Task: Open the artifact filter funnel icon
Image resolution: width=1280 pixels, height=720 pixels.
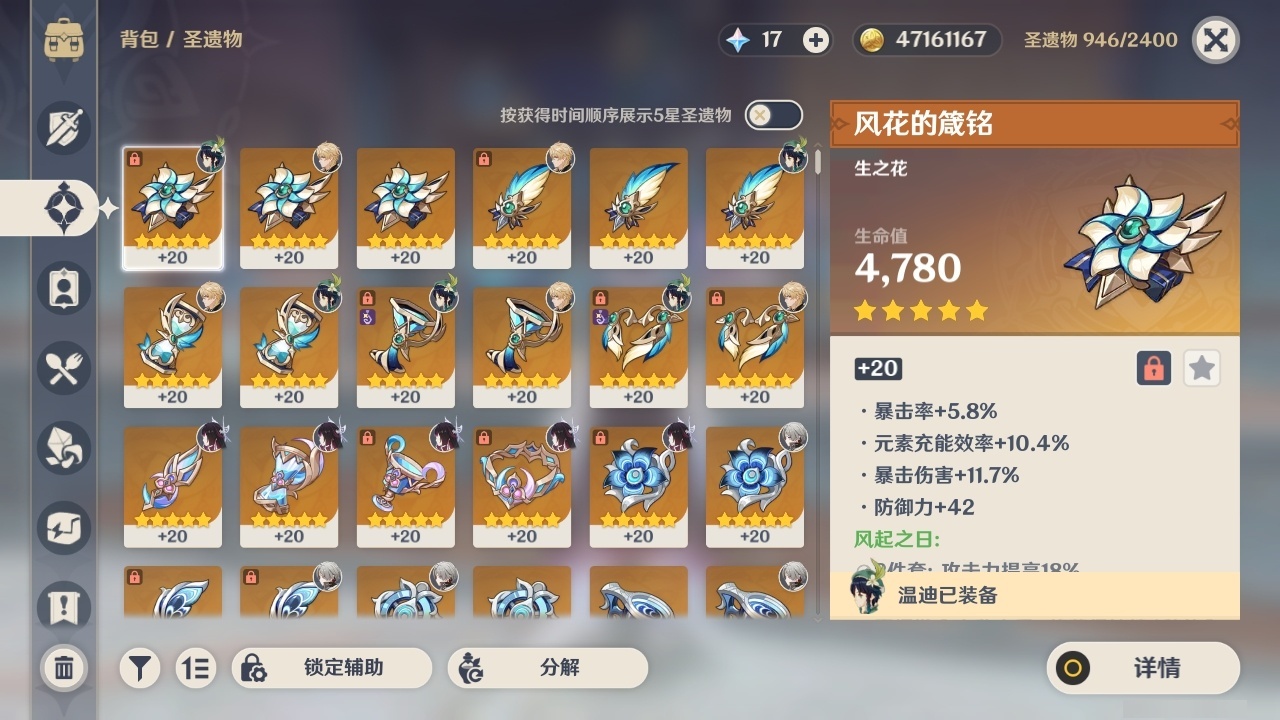Action: (x=139, y=668)
